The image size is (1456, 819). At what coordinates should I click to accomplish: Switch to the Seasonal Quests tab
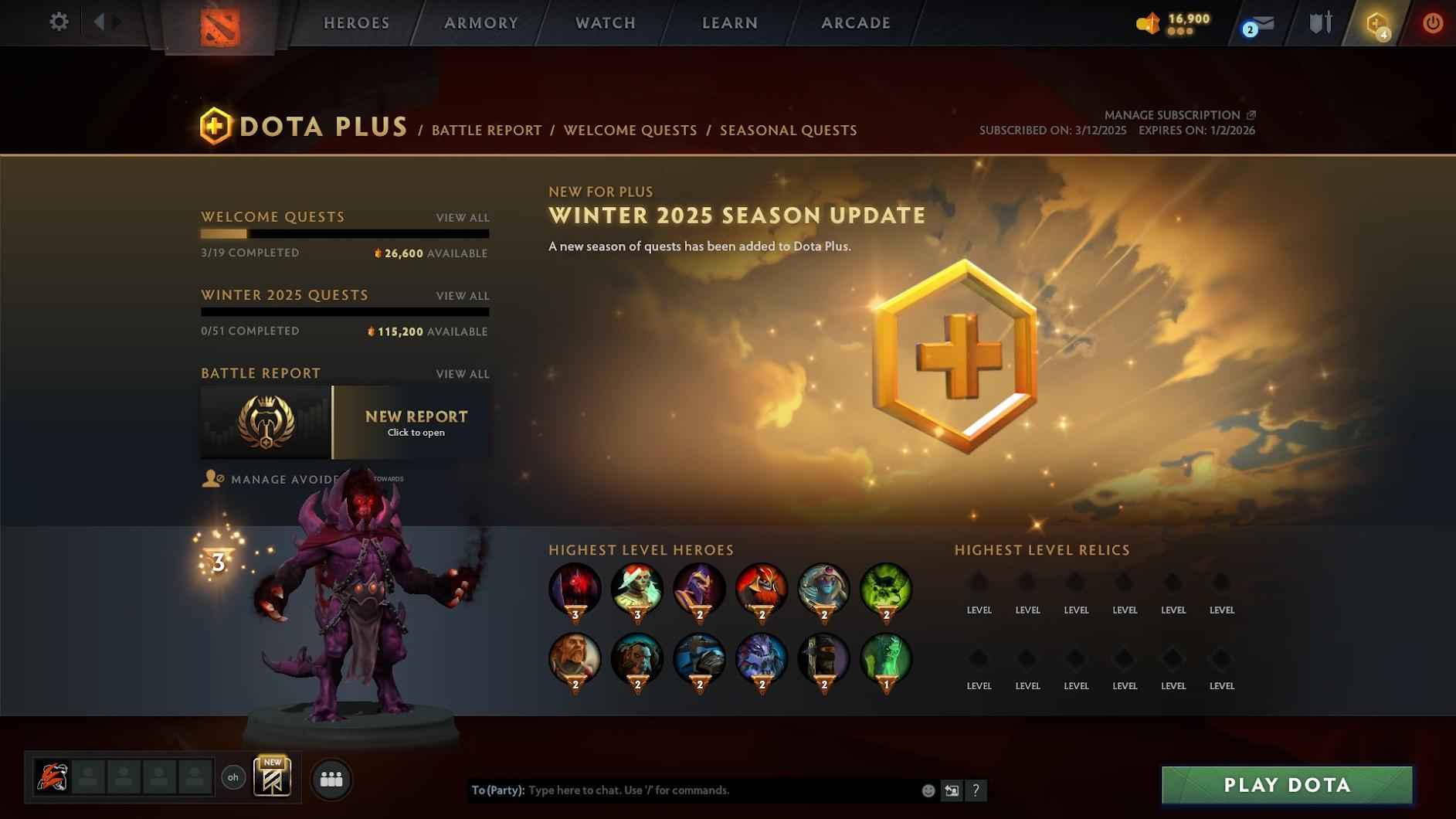pyautogui.click(x=788, y=130)
